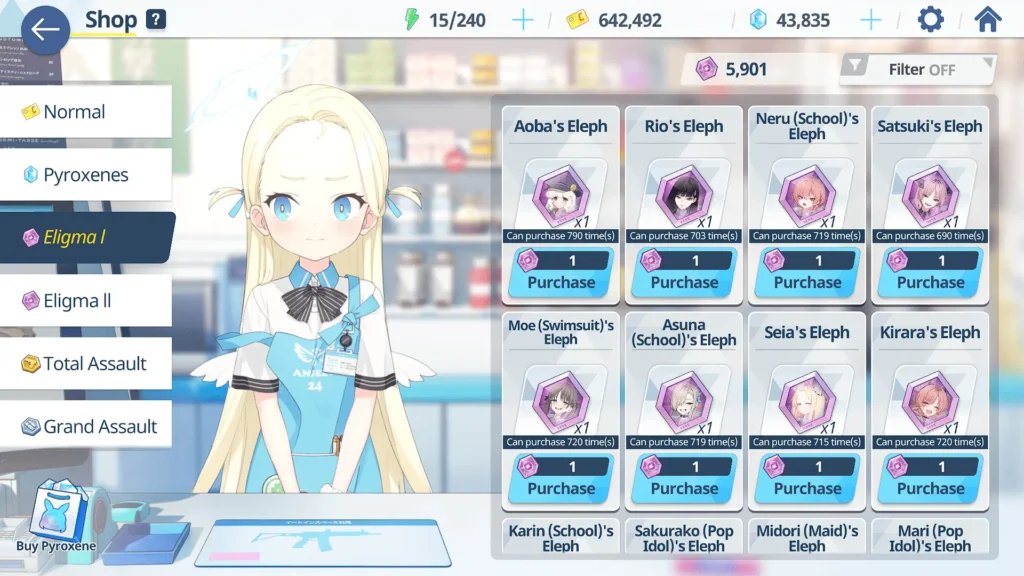
Task: Switch to the Pyroxenes shop tab
Action: pyautogui.click(x=85, y=175)
